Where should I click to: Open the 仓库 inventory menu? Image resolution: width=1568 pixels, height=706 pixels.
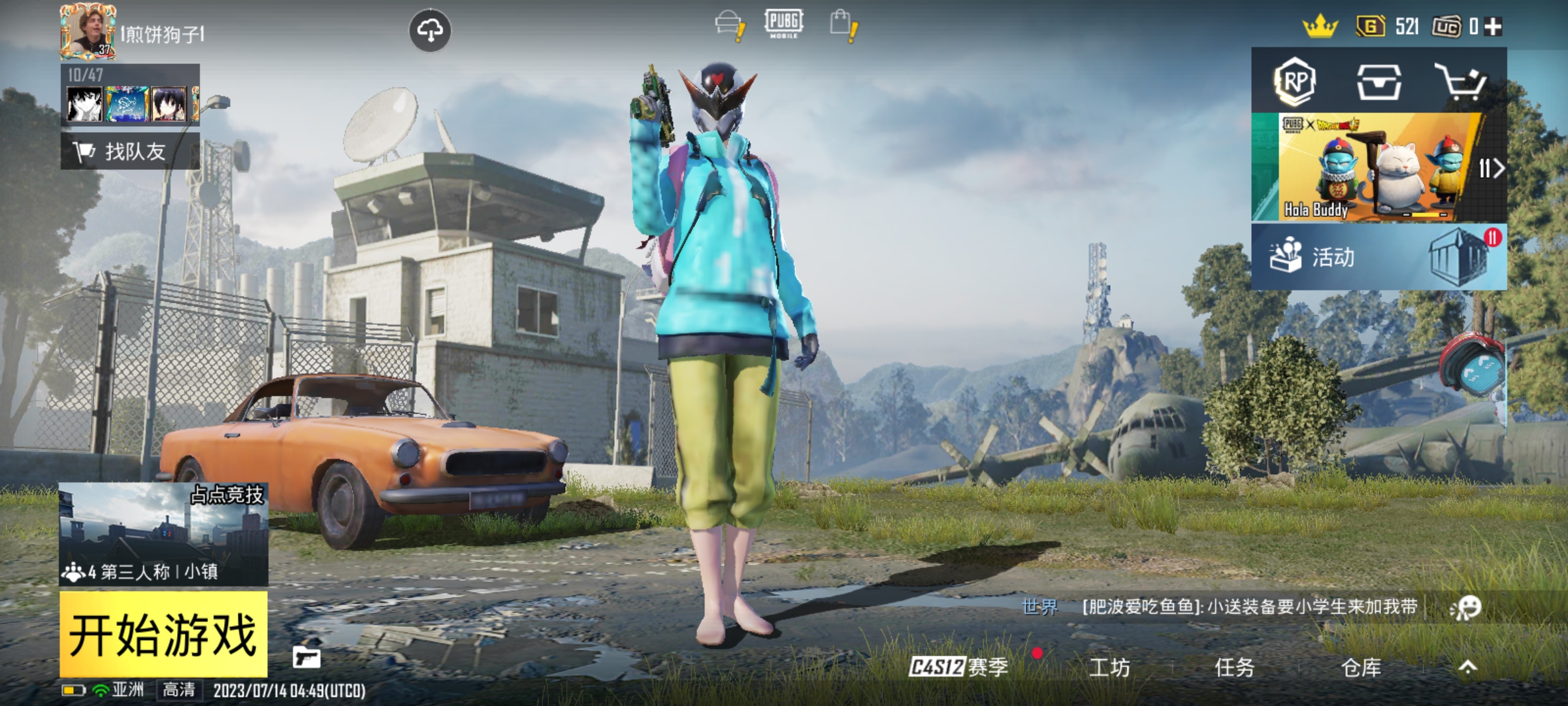(1361, 667)
